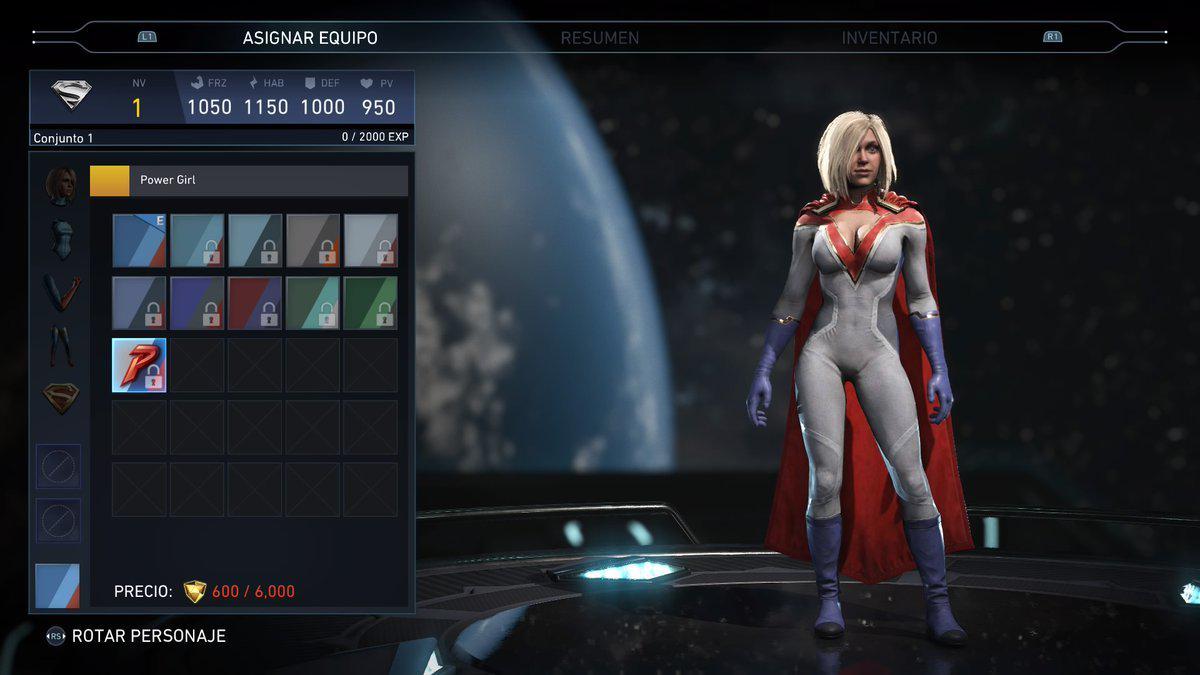The height and width of the screenshot is (675, 1200).
Task: Select the Asignar Equipo tab
Action: [x=310, y=38]
